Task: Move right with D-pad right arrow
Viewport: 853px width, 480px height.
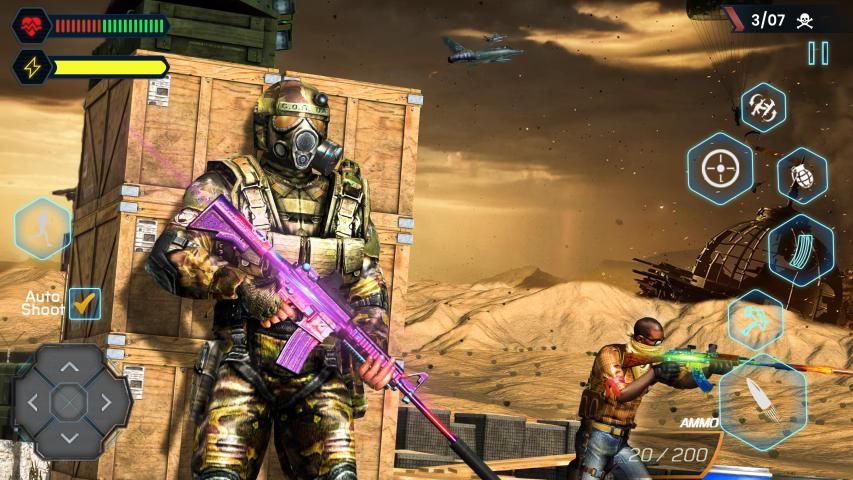Action: pyautogui.click(x=105, y=403)
